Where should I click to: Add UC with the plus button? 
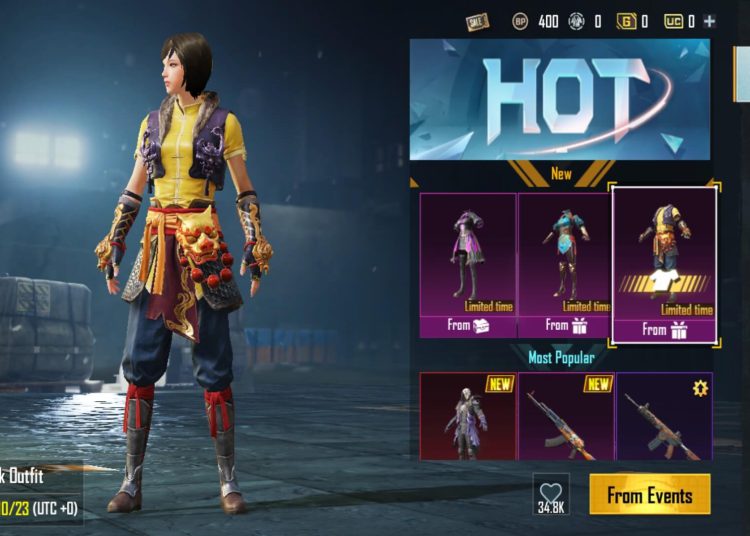709,20
